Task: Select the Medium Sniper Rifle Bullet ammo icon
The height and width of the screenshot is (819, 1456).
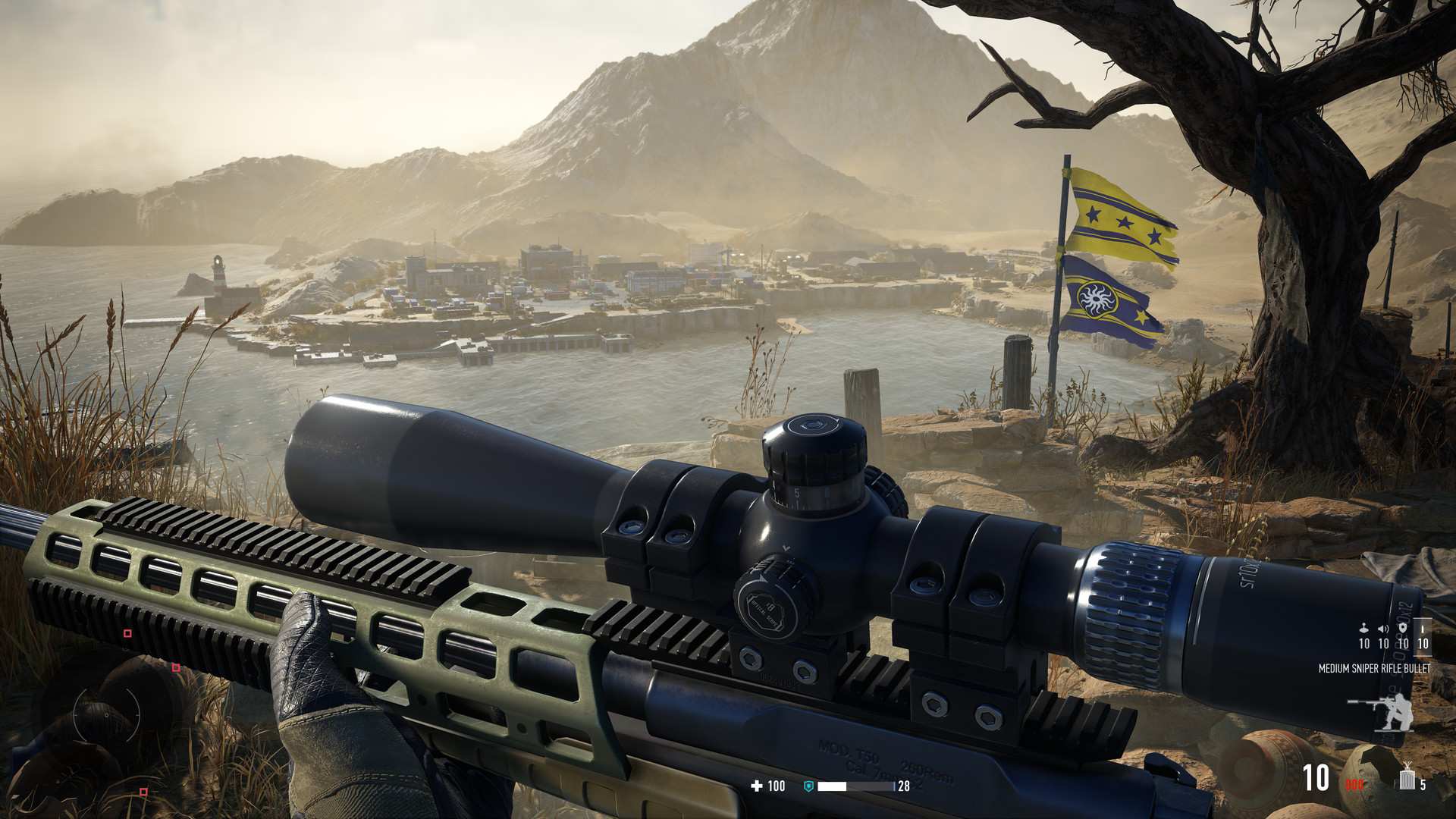Action: 1423,630
